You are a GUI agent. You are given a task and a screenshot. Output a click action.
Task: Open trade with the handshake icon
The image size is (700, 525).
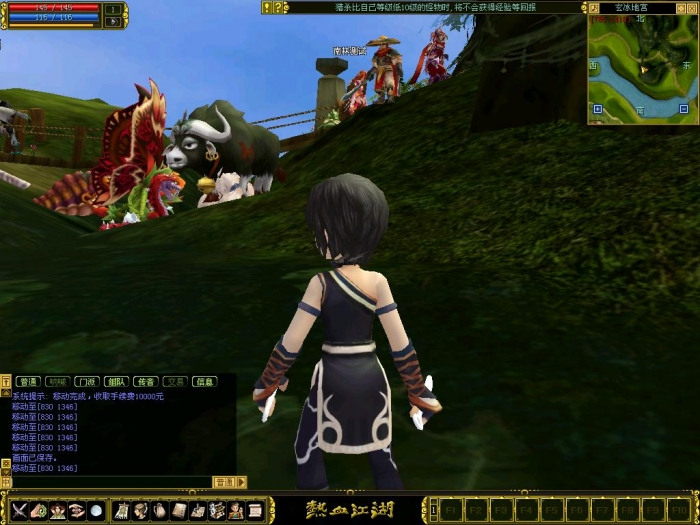click(x=77, y=510)
